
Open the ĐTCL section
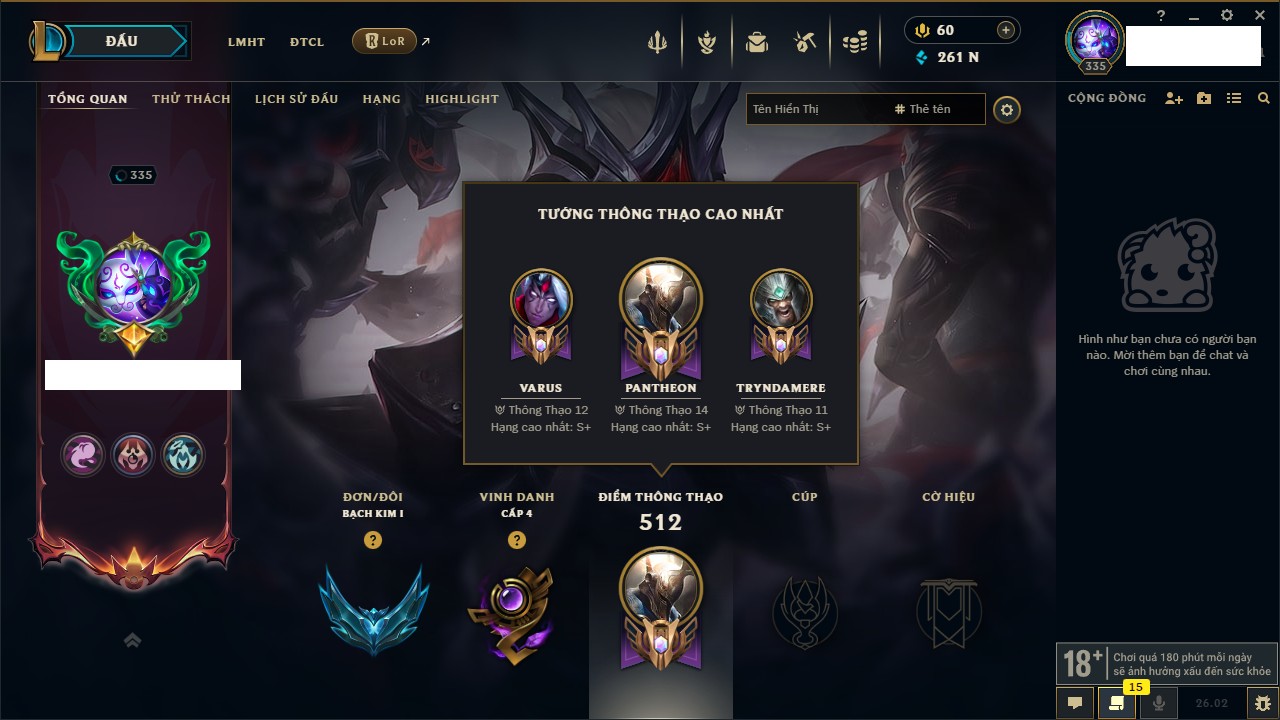click(x=307, y=42)
